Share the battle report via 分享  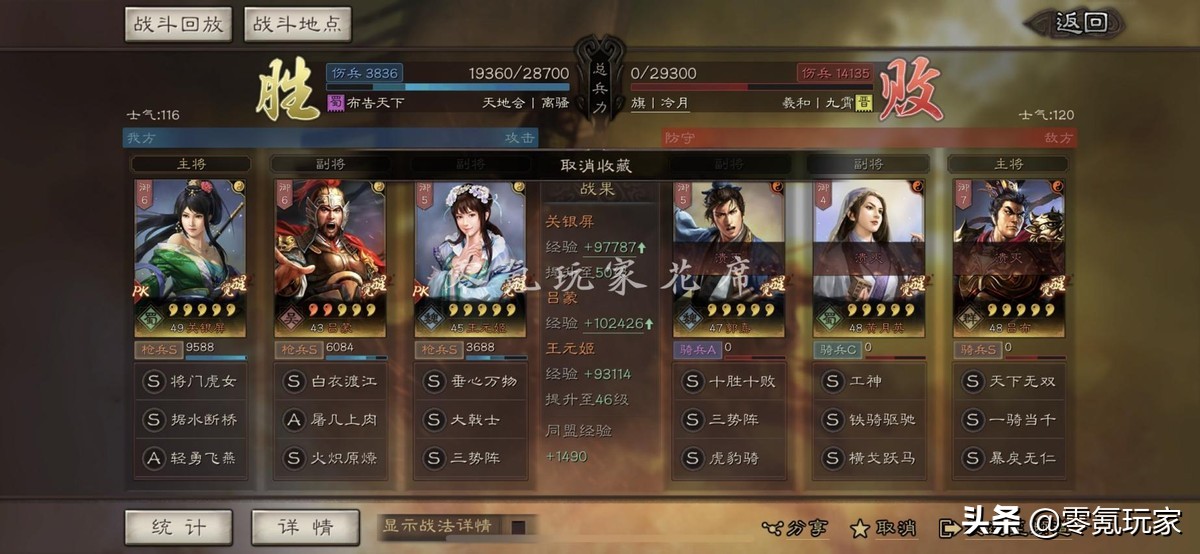pyautogui.click(x=796, y=527)
